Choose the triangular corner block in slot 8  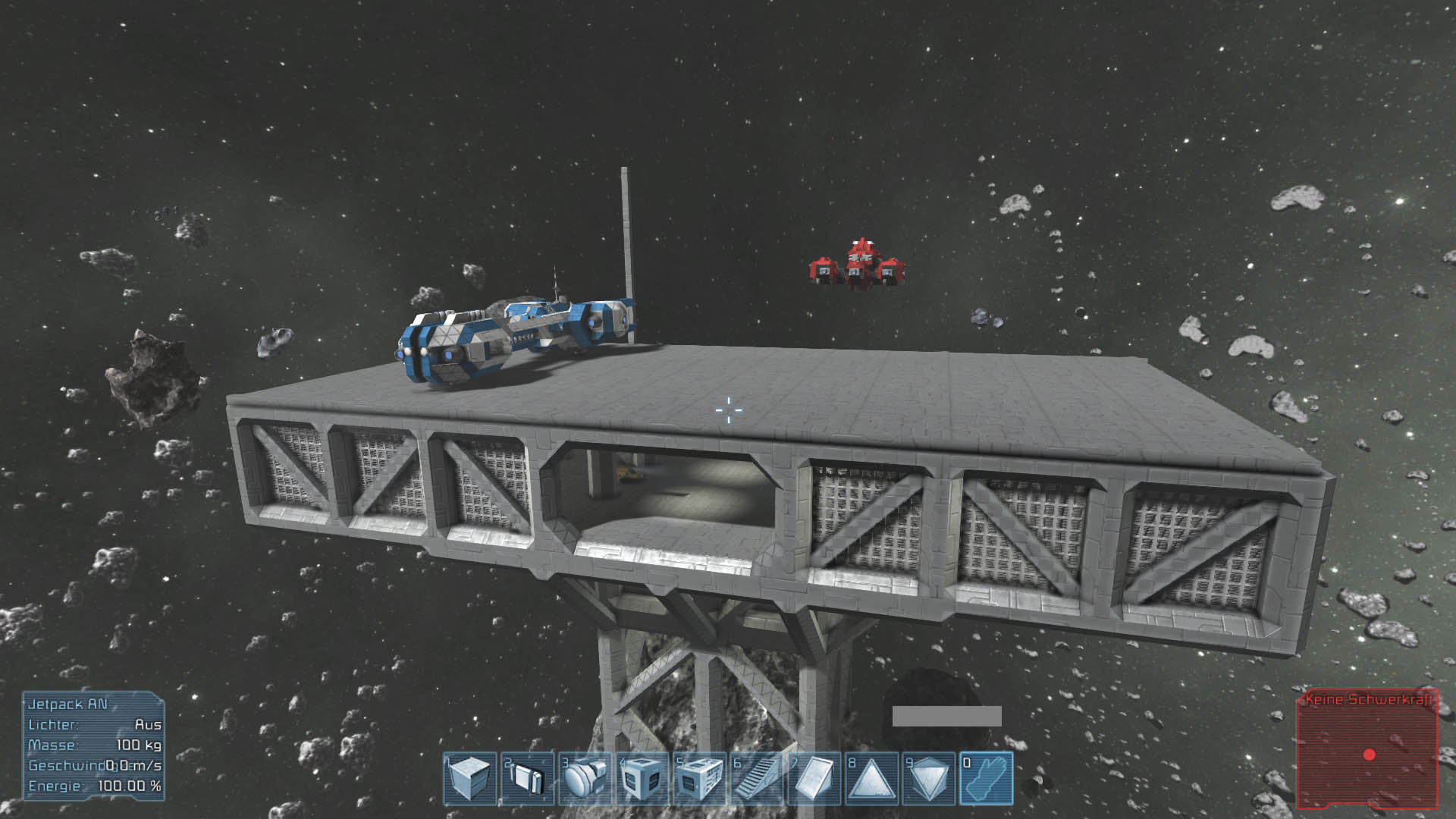(872, 778)
